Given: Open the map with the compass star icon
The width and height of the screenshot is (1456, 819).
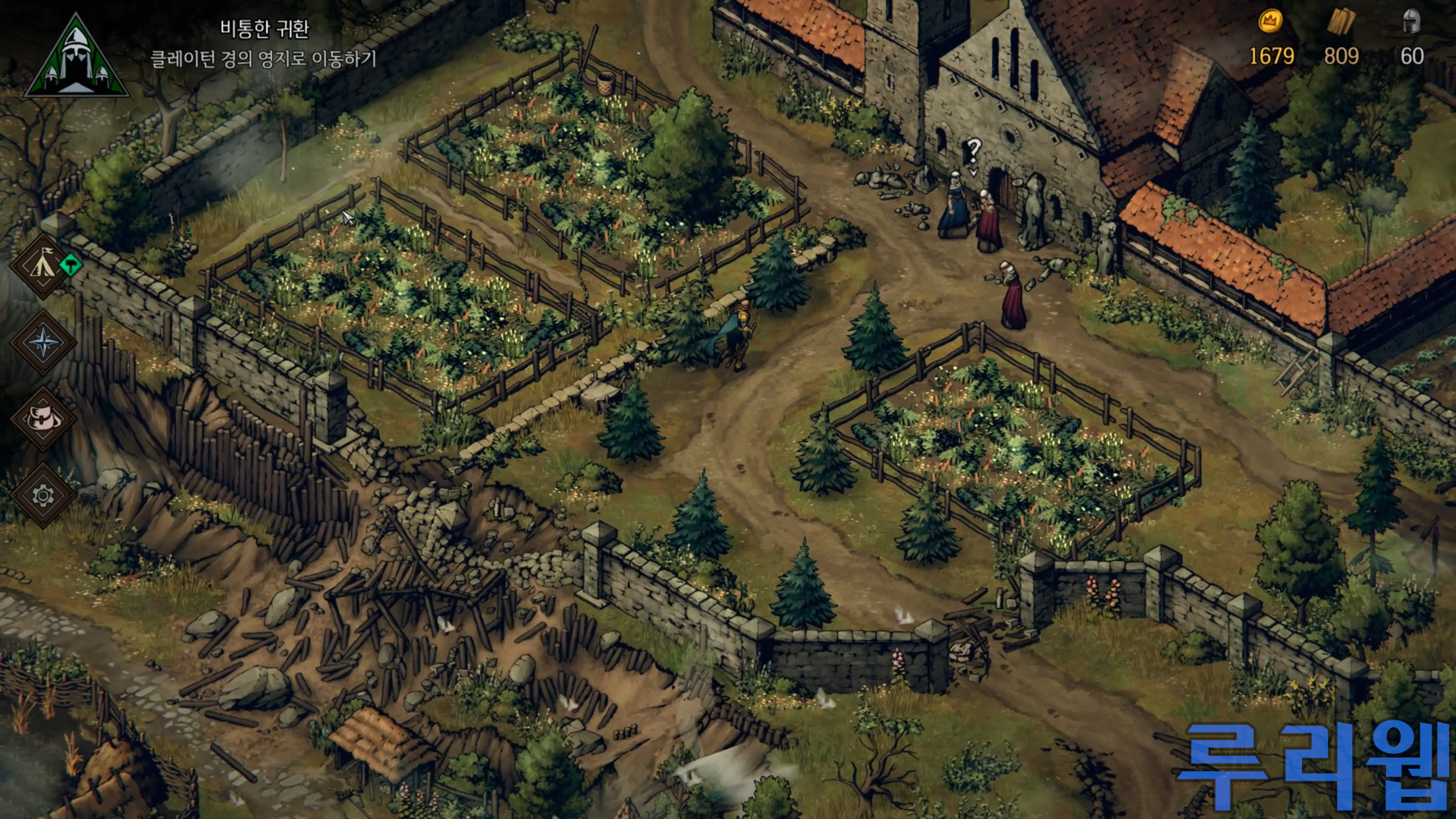Looking at the screenshot, I should pyautogui.click(x=43, y=343).
